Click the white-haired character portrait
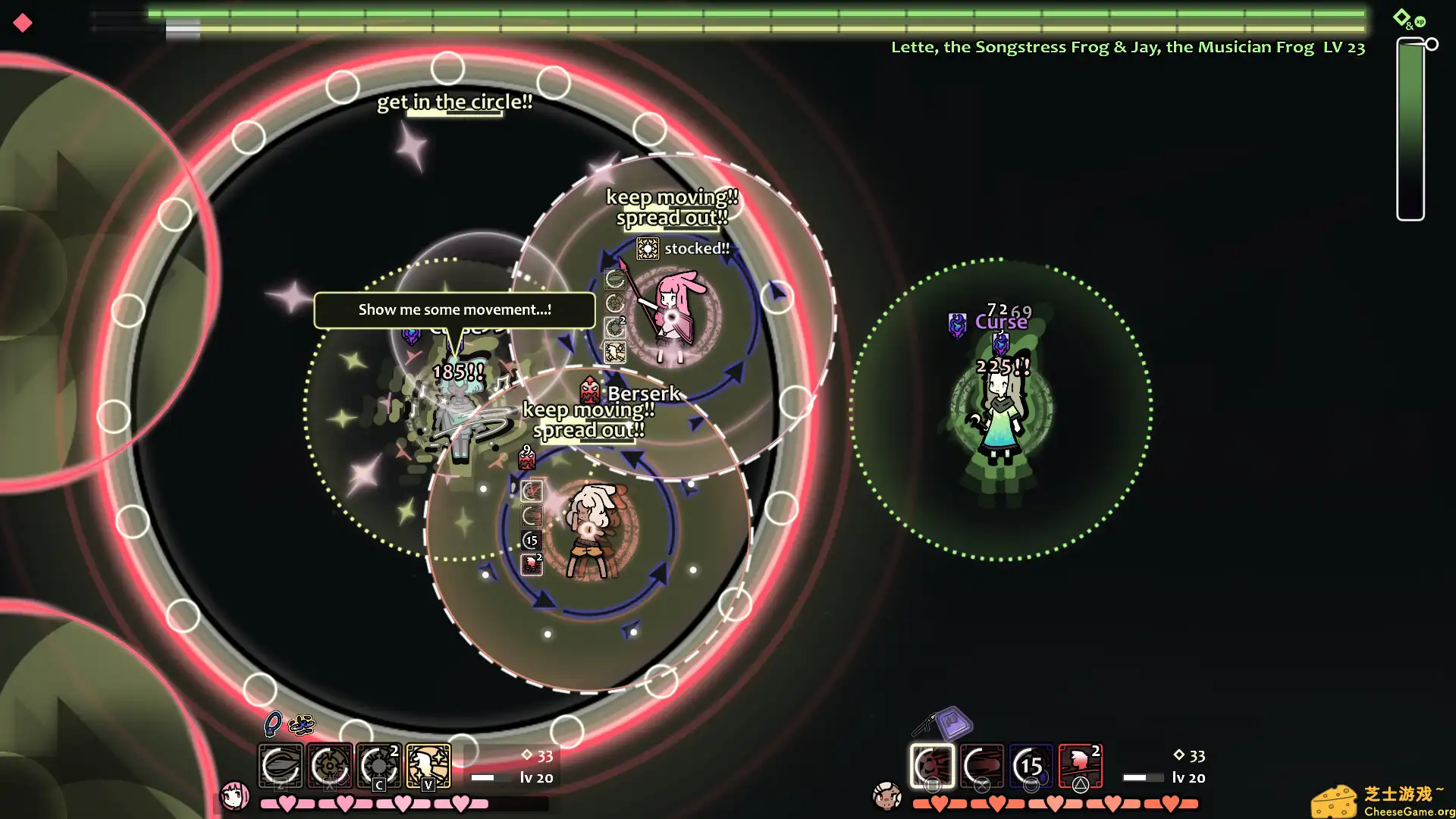 click(x=886, y=796)
